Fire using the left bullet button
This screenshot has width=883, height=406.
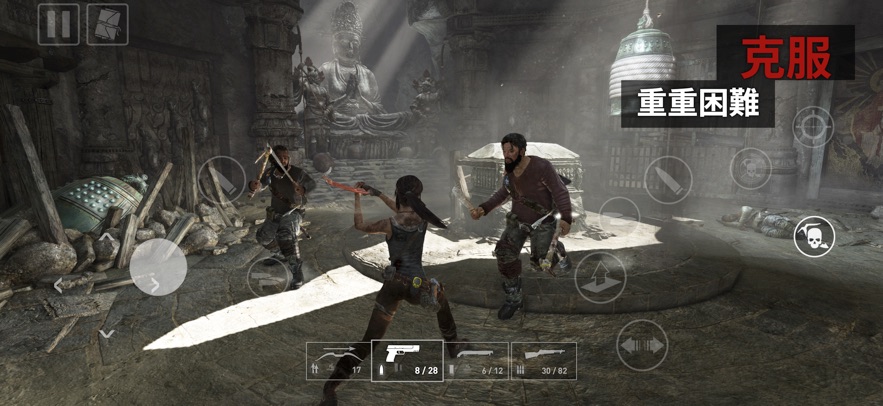(221, 181)
